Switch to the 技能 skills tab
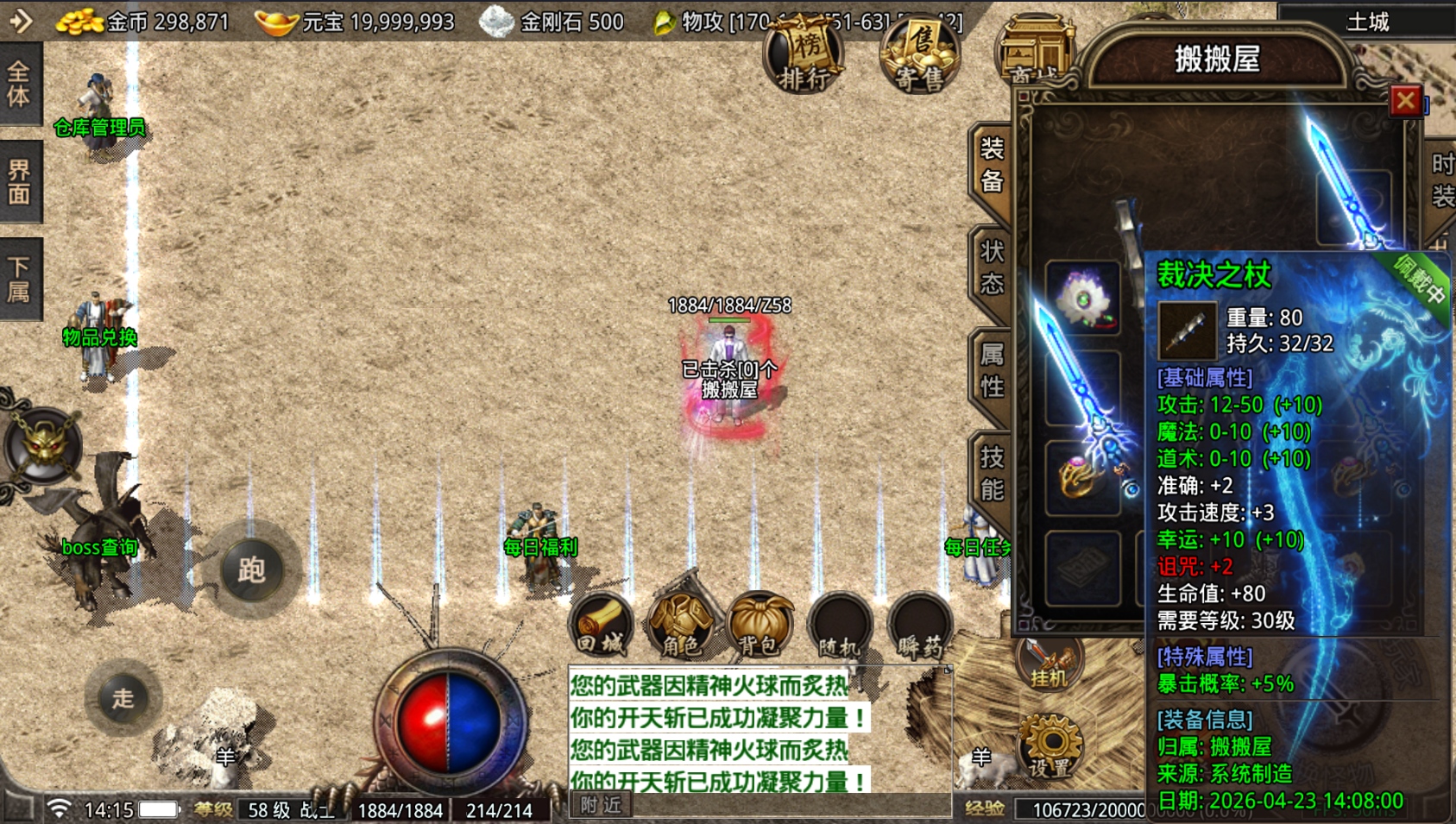 pyautogui.click(x=992, y=472)
